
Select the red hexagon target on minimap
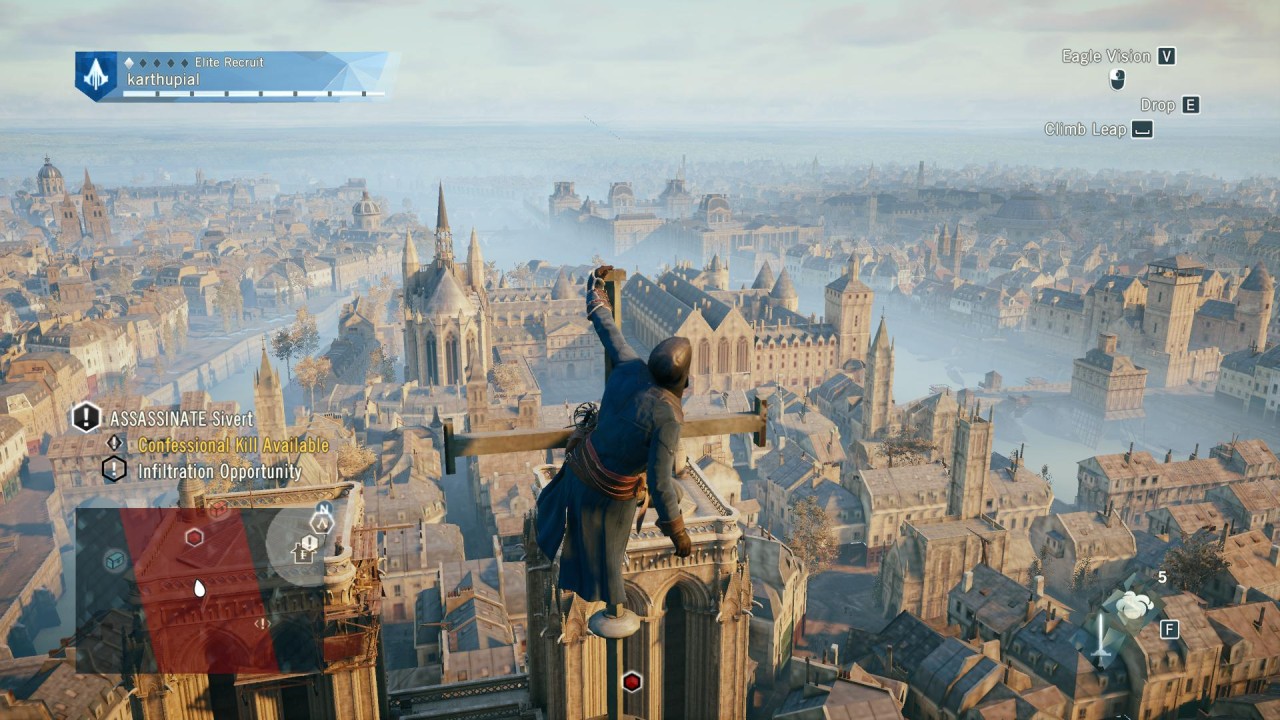click(x=195, y=538)
